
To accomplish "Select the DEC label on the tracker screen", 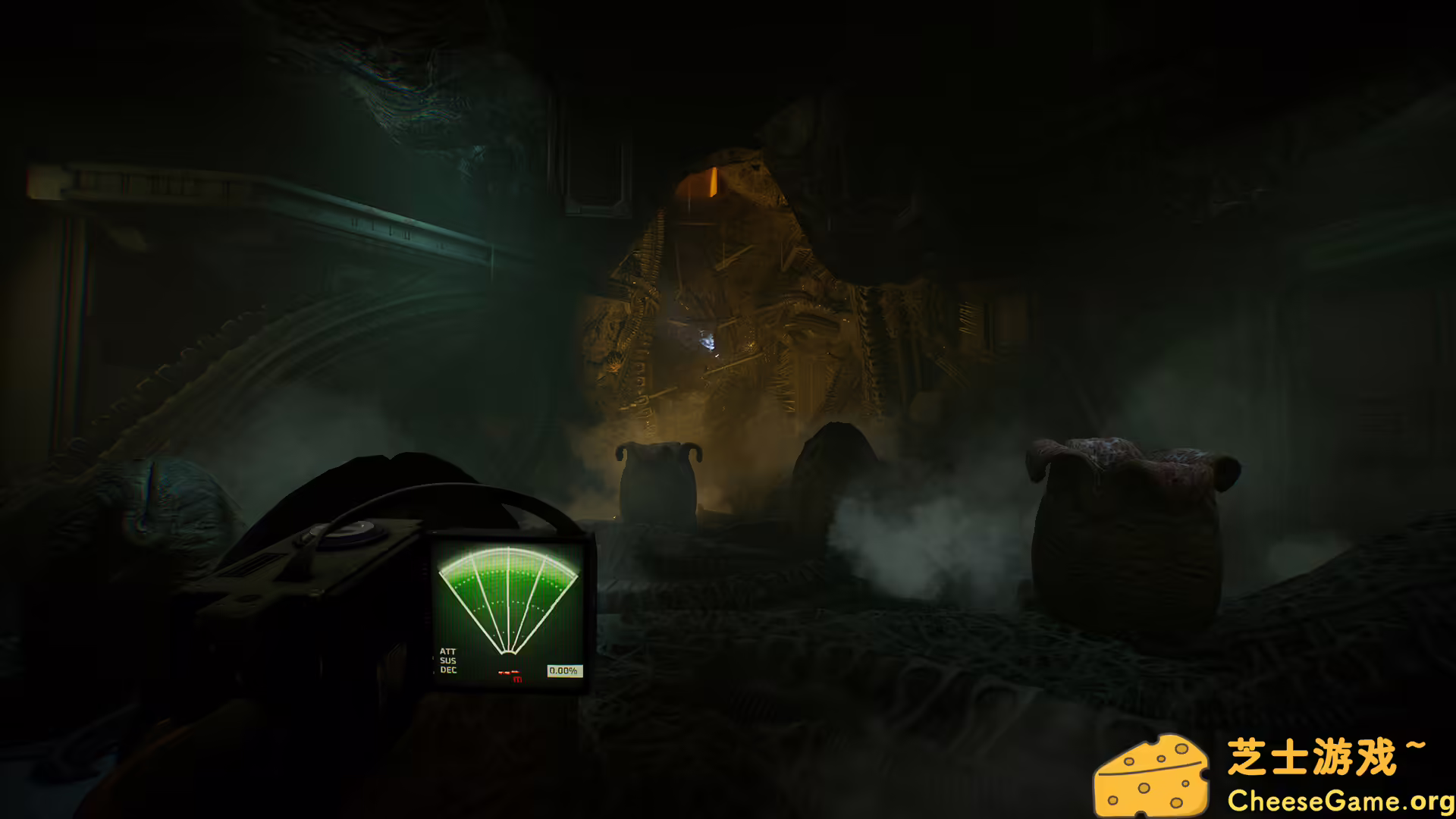I will (448, 670).
